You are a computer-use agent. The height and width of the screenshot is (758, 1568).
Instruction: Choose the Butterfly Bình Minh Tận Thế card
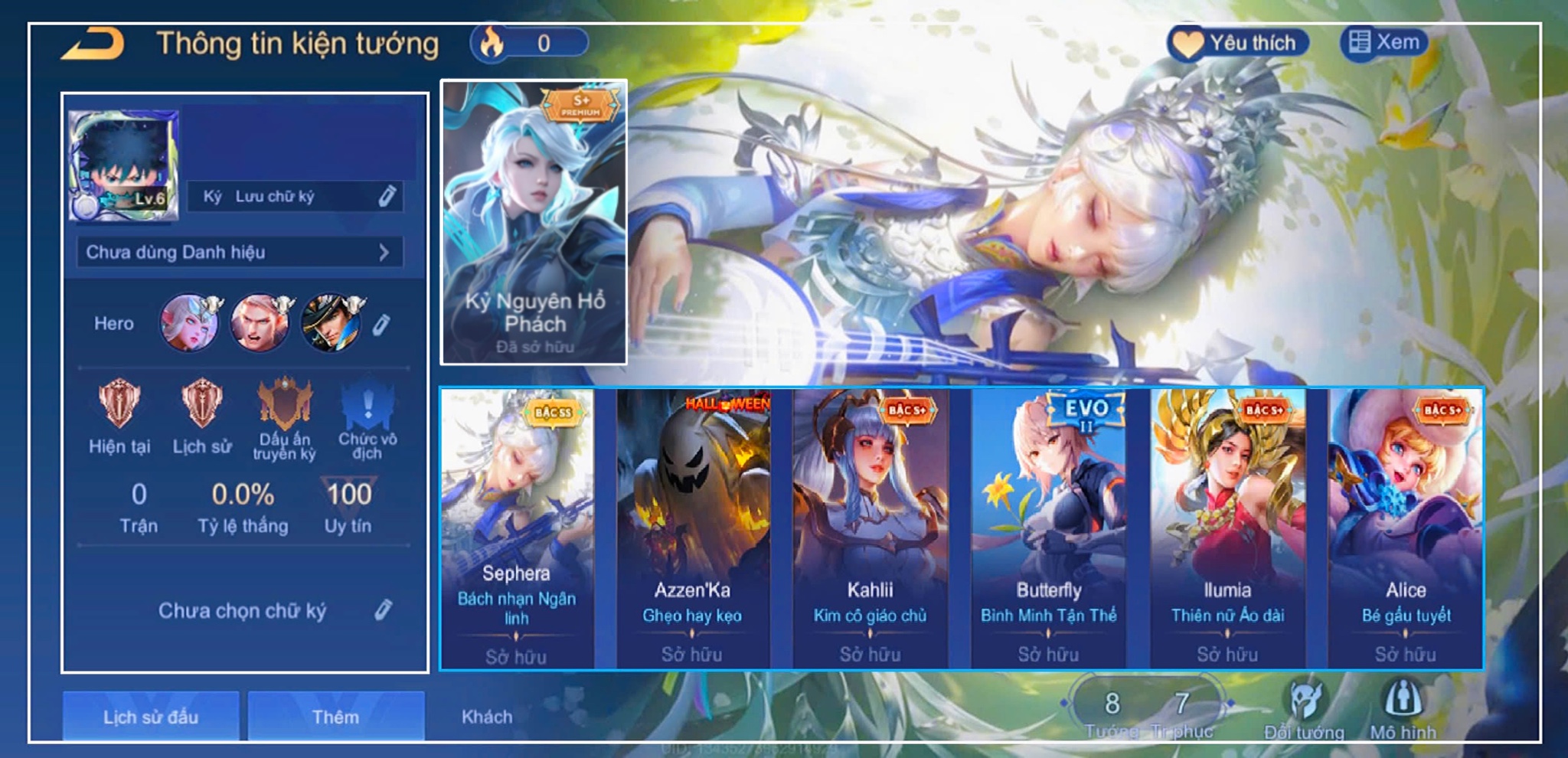(x=1049, y=528)
